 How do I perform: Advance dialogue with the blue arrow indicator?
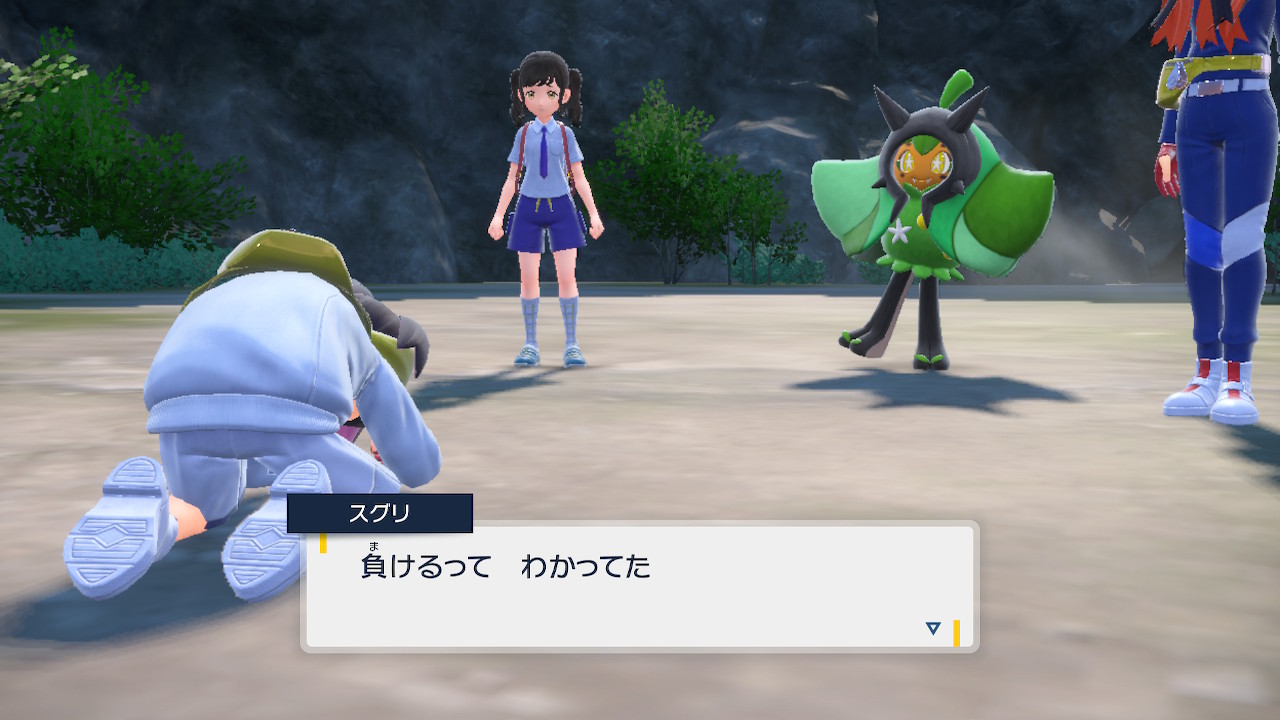pyautogui.click(x=933, y=628)
